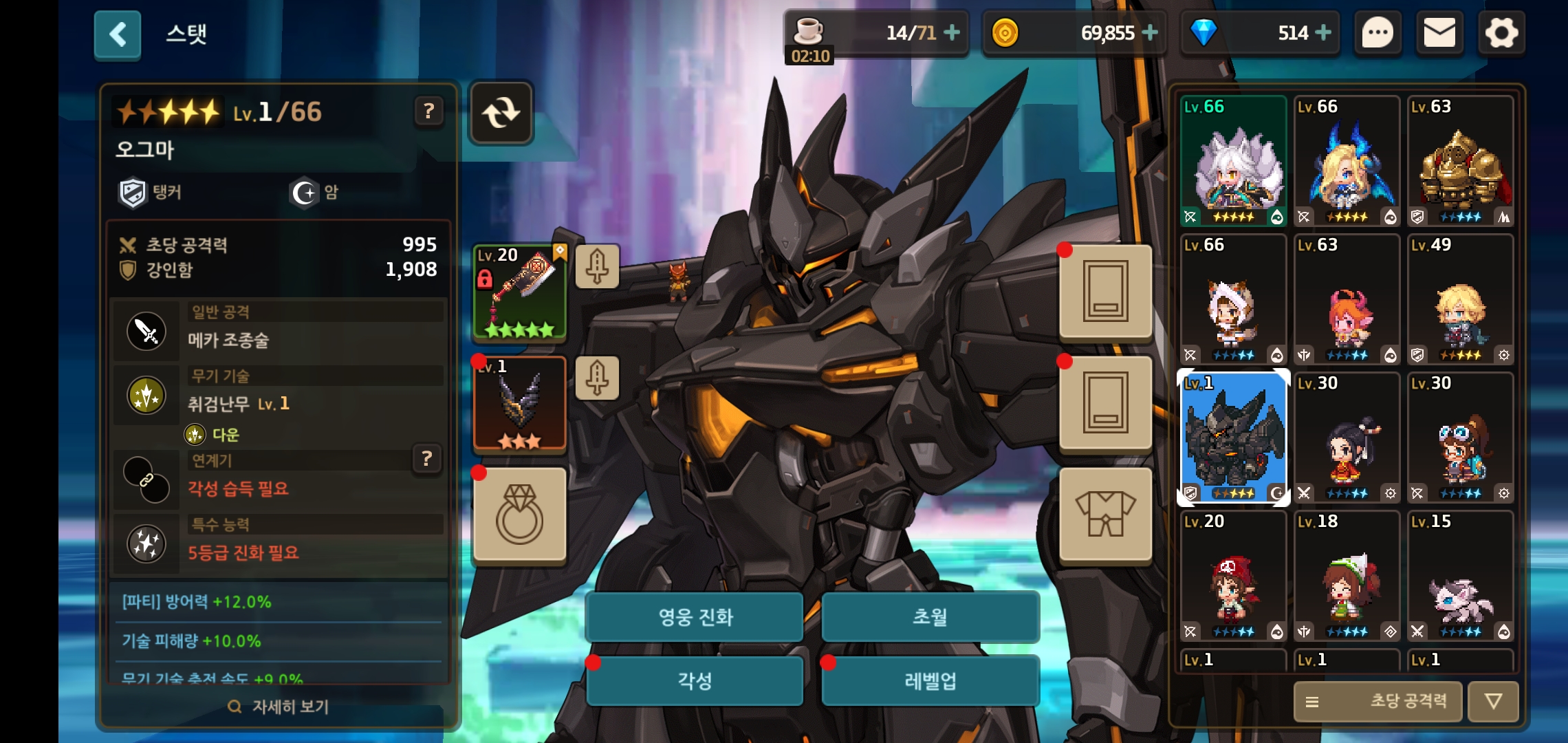
Task: Open the costume shirt slot
Action: point(1105,515)
